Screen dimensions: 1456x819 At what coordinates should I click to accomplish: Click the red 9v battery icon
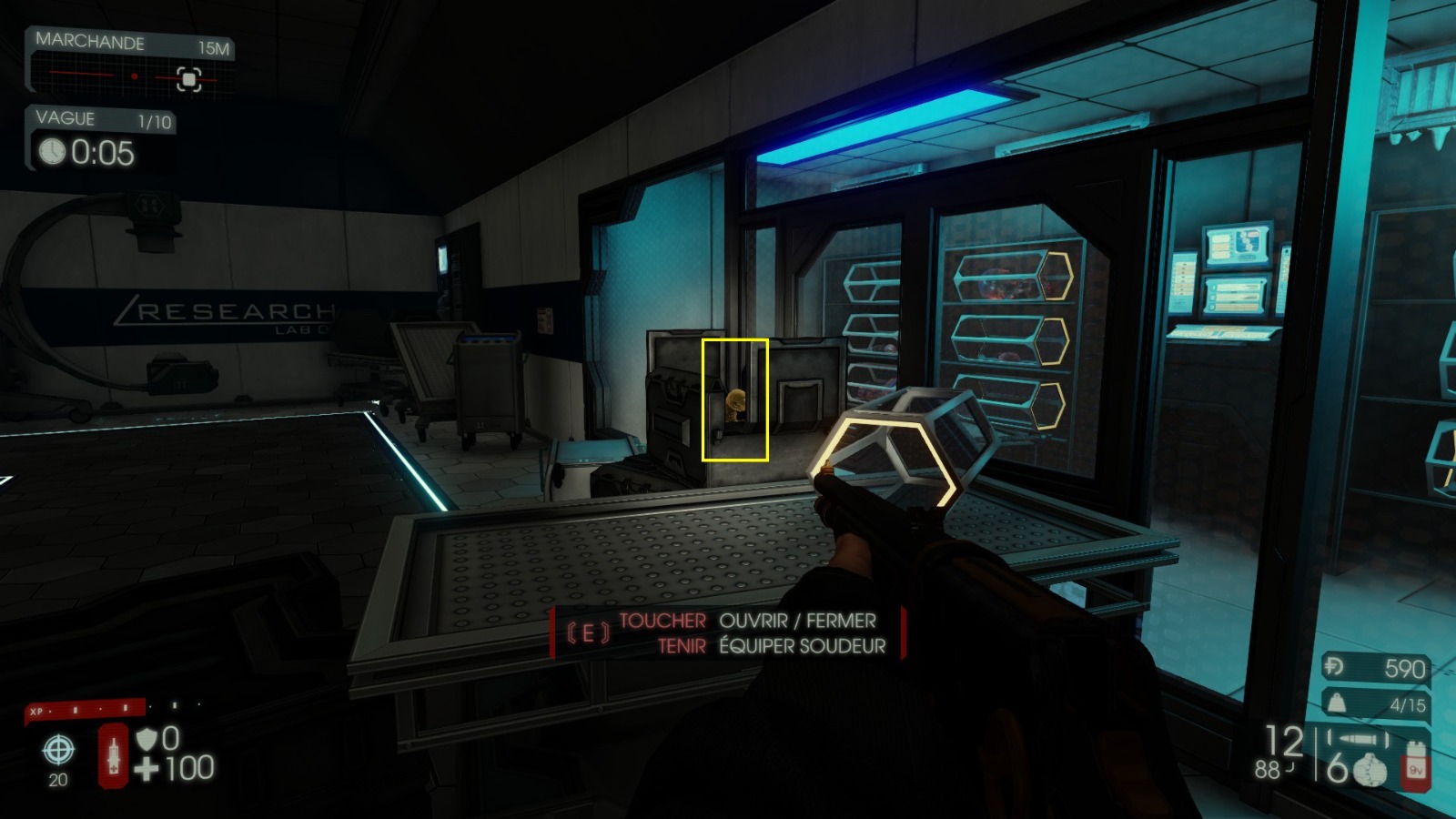1415,767
